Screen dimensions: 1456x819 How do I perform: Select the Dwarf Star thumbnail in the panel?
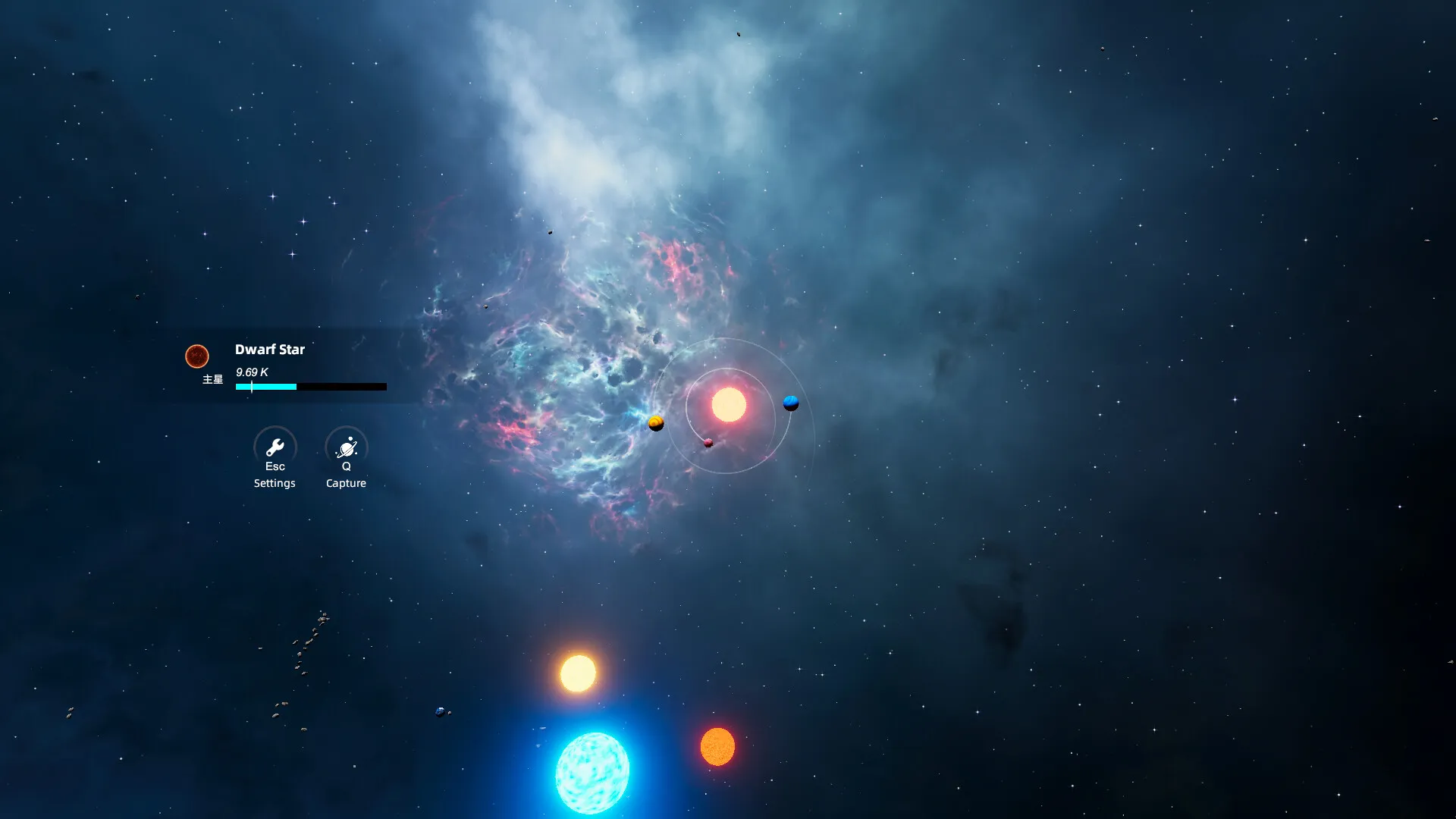tap(198, 355)
